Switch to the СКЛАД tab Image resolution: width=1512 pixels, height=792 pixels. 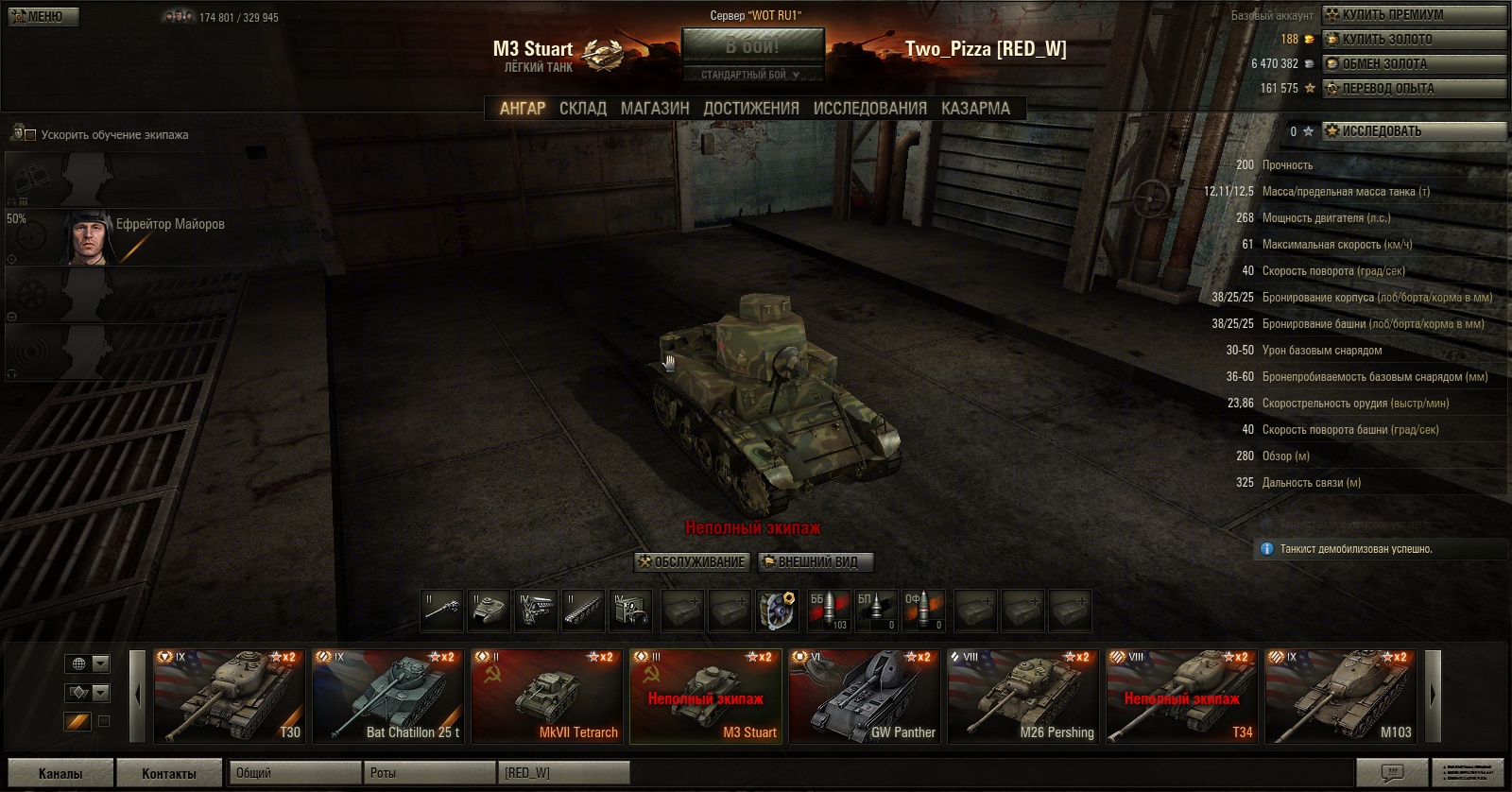coord(582,109)
